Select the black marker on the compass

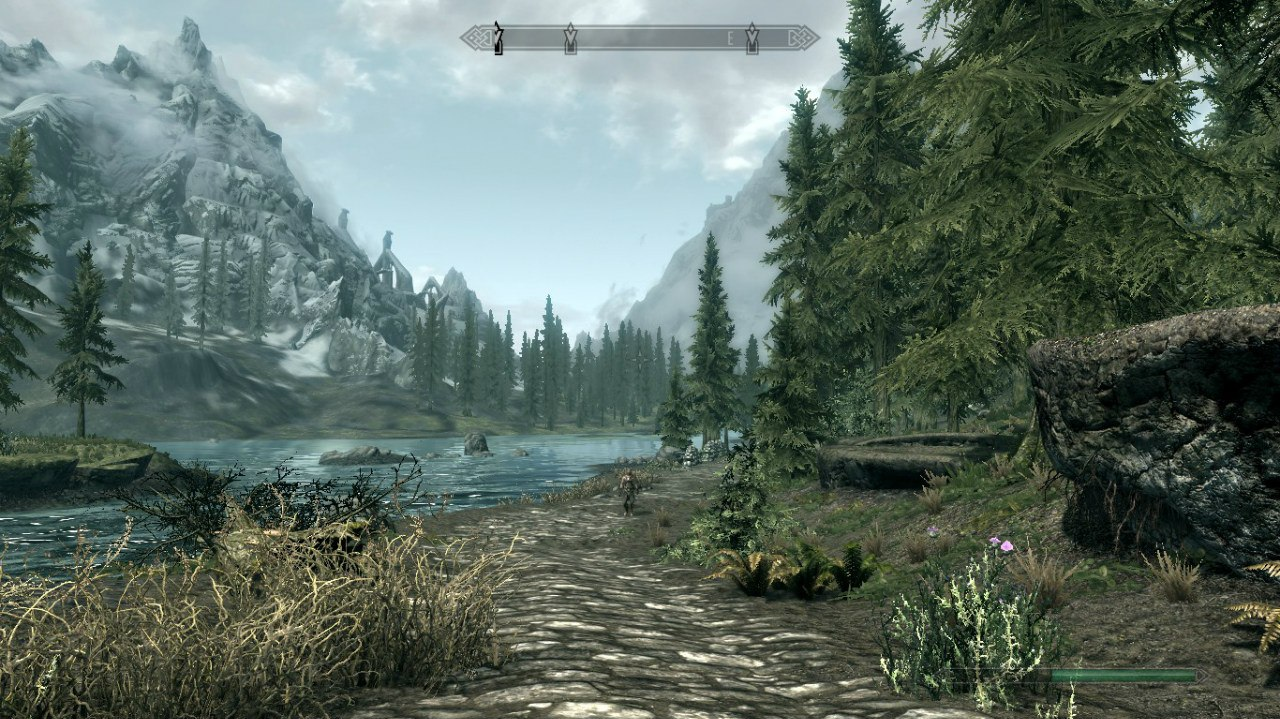coord(498,39)
